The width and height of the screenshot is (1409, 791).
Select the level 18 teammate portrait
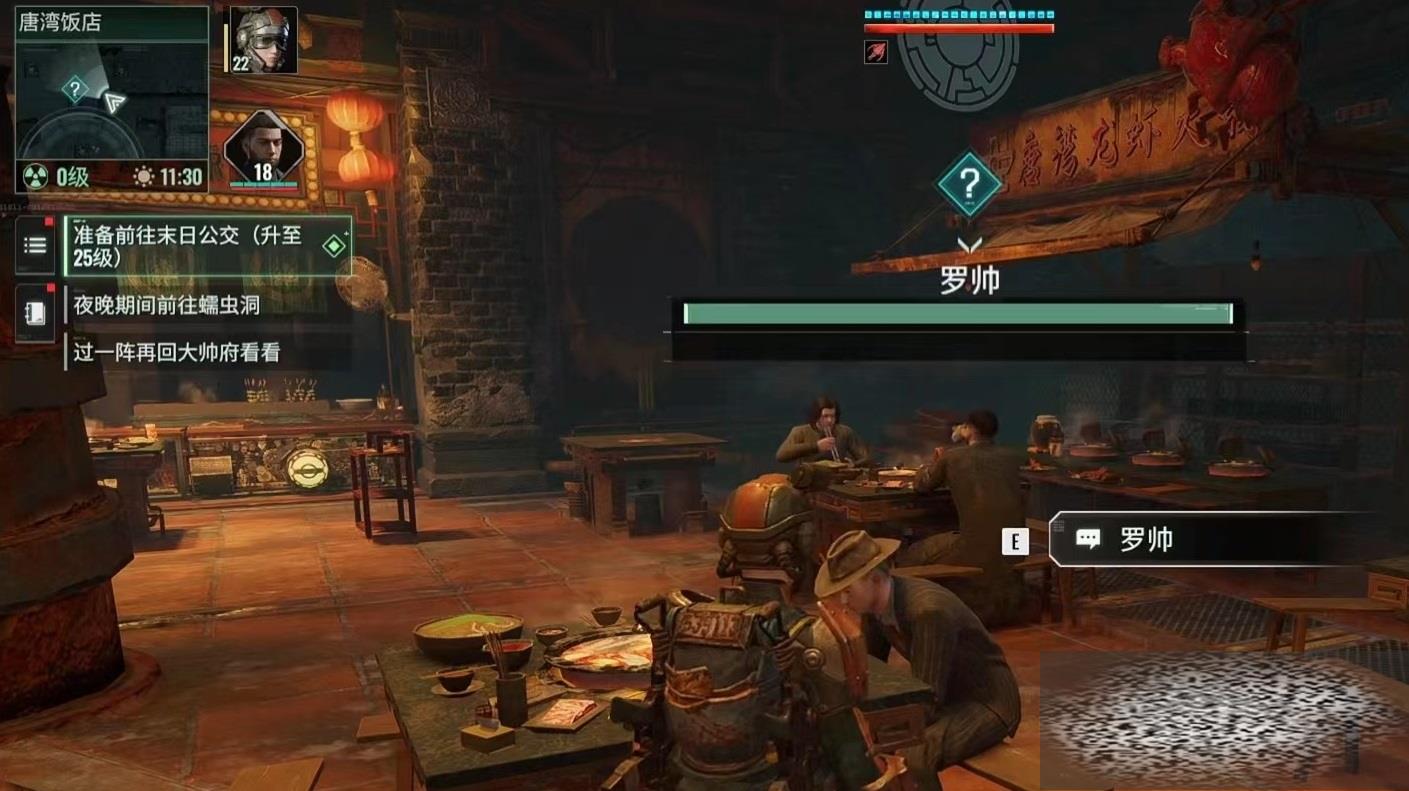263,148
